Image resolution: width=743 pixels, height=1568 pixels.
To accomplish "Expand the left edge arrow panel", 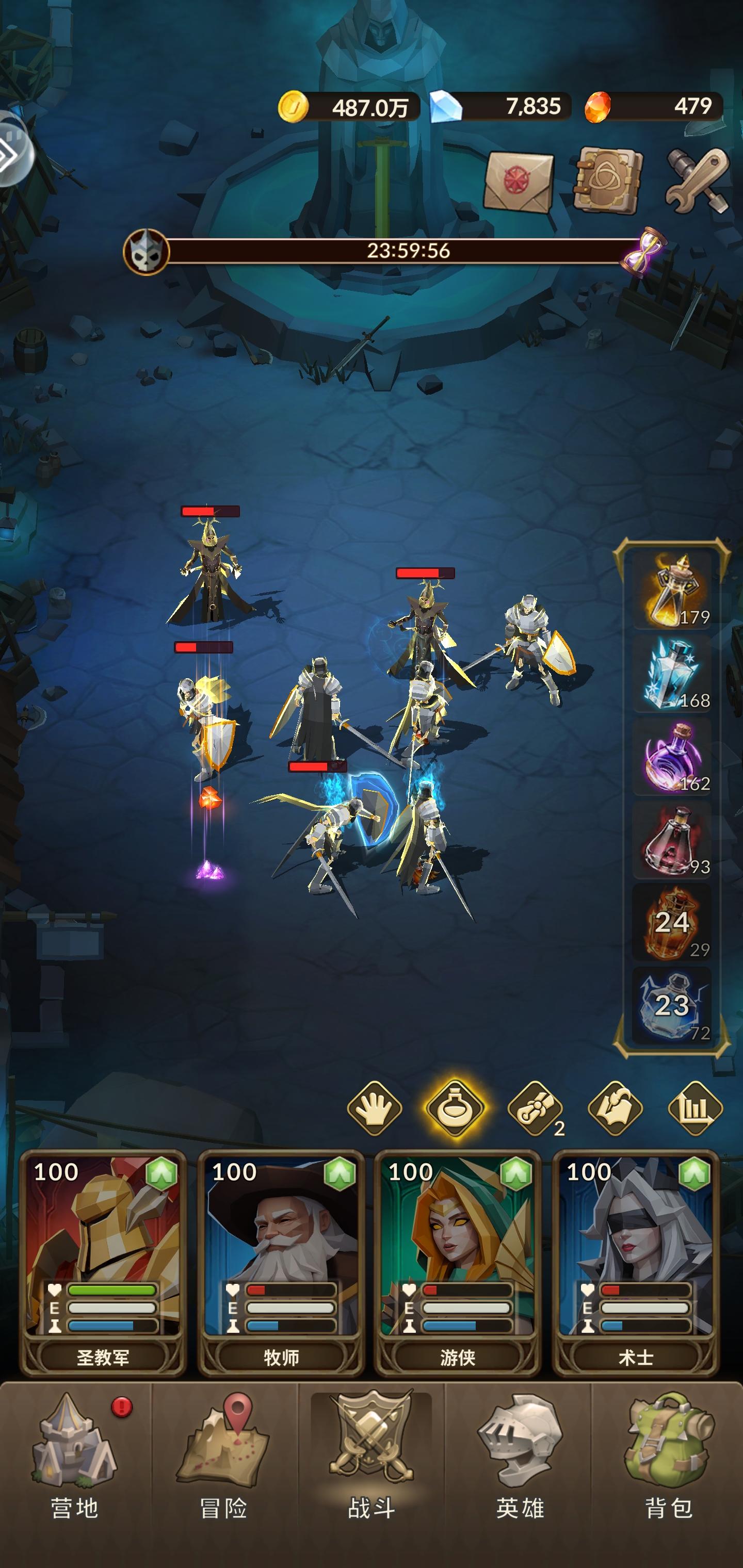I will [x=13, y=152].
